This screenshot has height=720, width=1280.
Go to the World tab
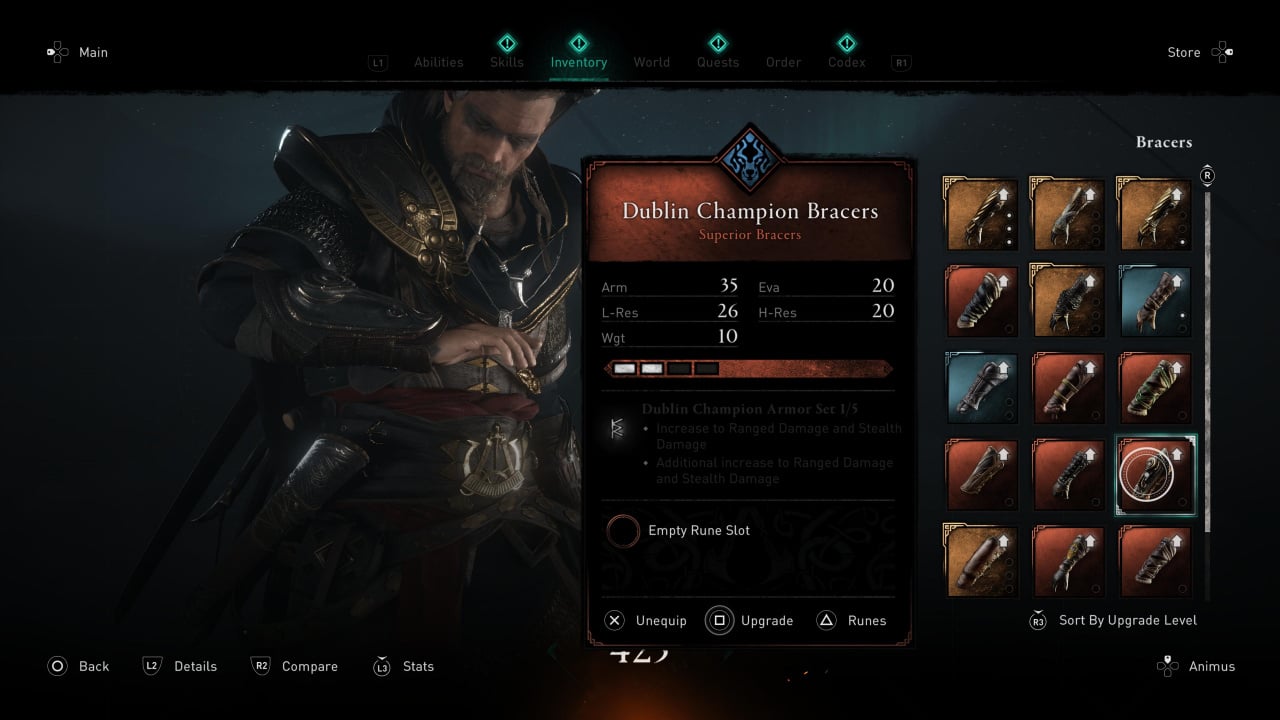pos(651,62)
